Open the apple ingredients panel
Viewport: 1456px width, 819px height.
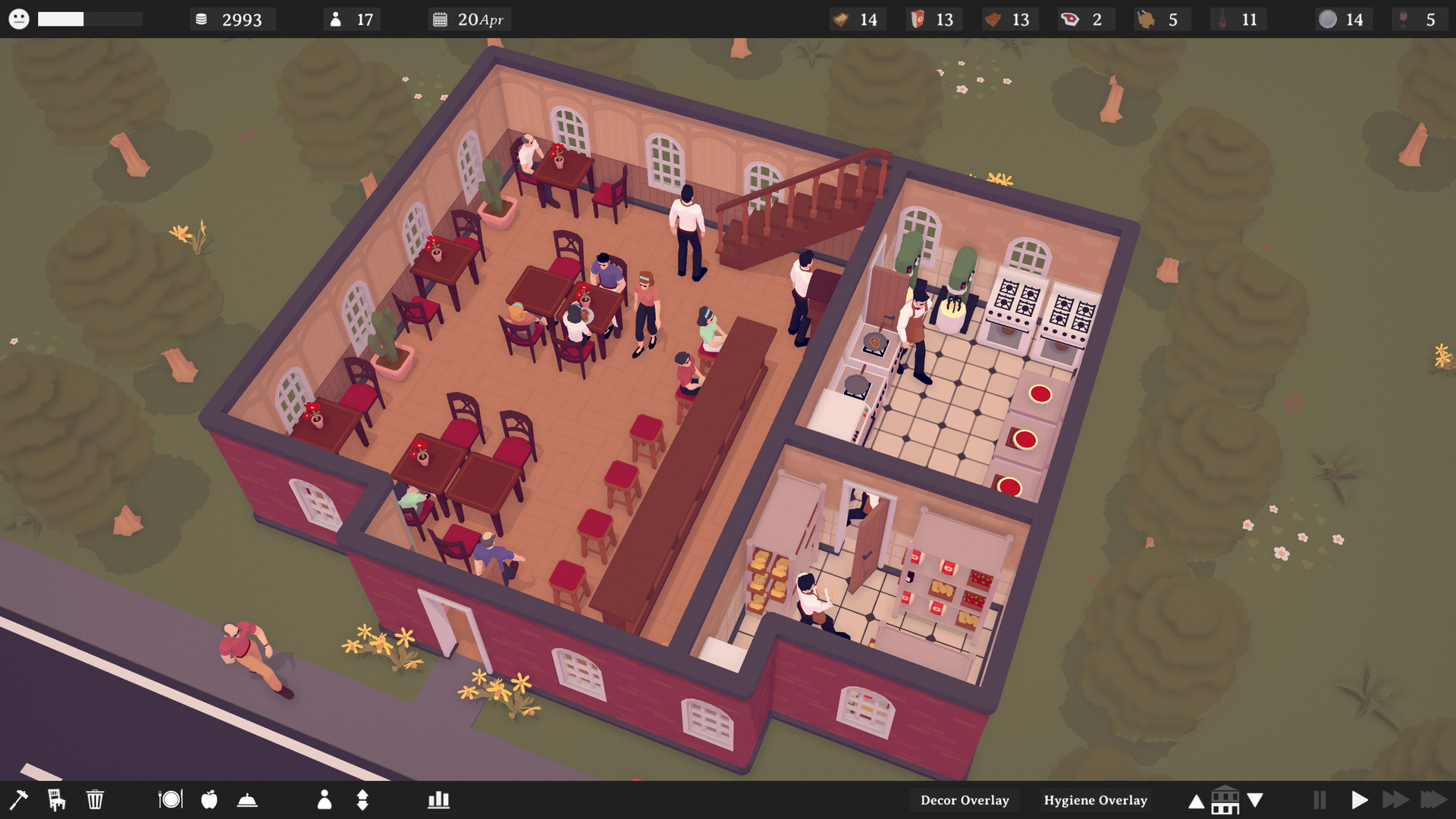pos(209,800)
